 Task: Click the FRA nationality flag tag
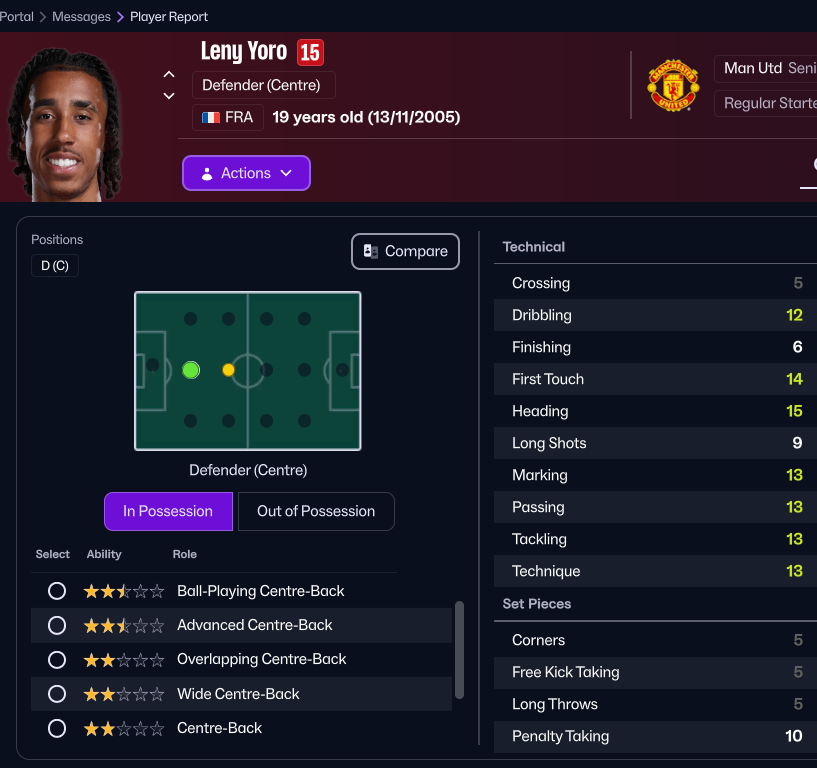pos(228,118)
